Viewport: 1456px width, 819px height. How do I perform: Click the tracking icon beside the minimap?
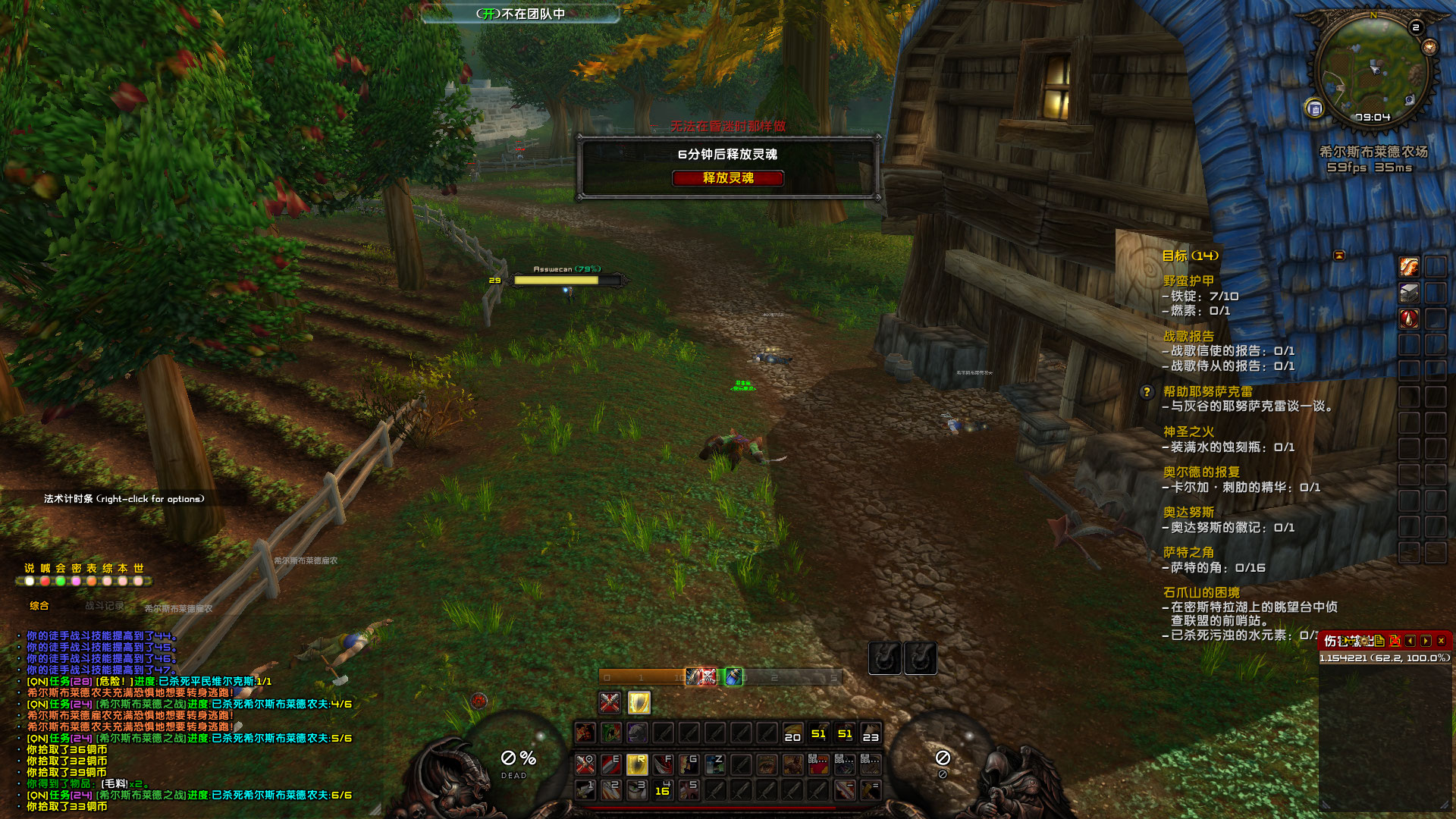[x=1429, y=48]
